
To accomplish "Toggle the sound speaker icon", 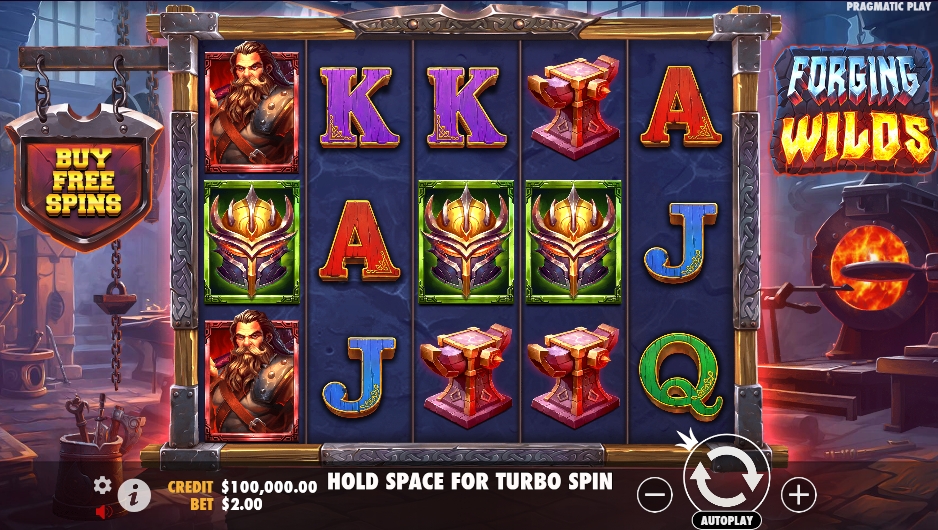I will pyautogui.click(x=102, y=511).
